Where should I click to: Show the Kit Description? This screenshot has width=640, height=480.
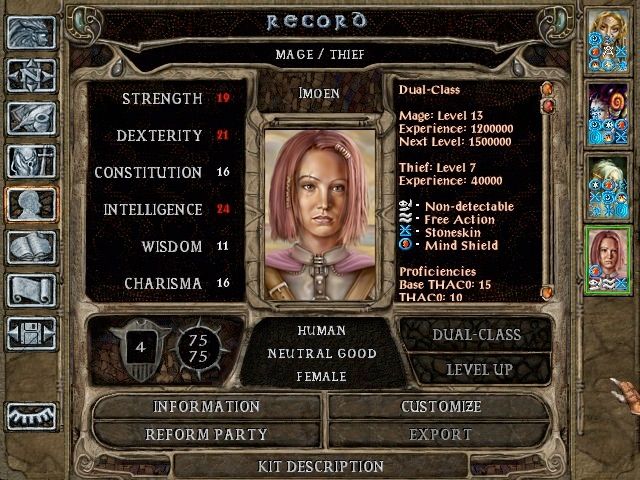(x=320, y=466)
